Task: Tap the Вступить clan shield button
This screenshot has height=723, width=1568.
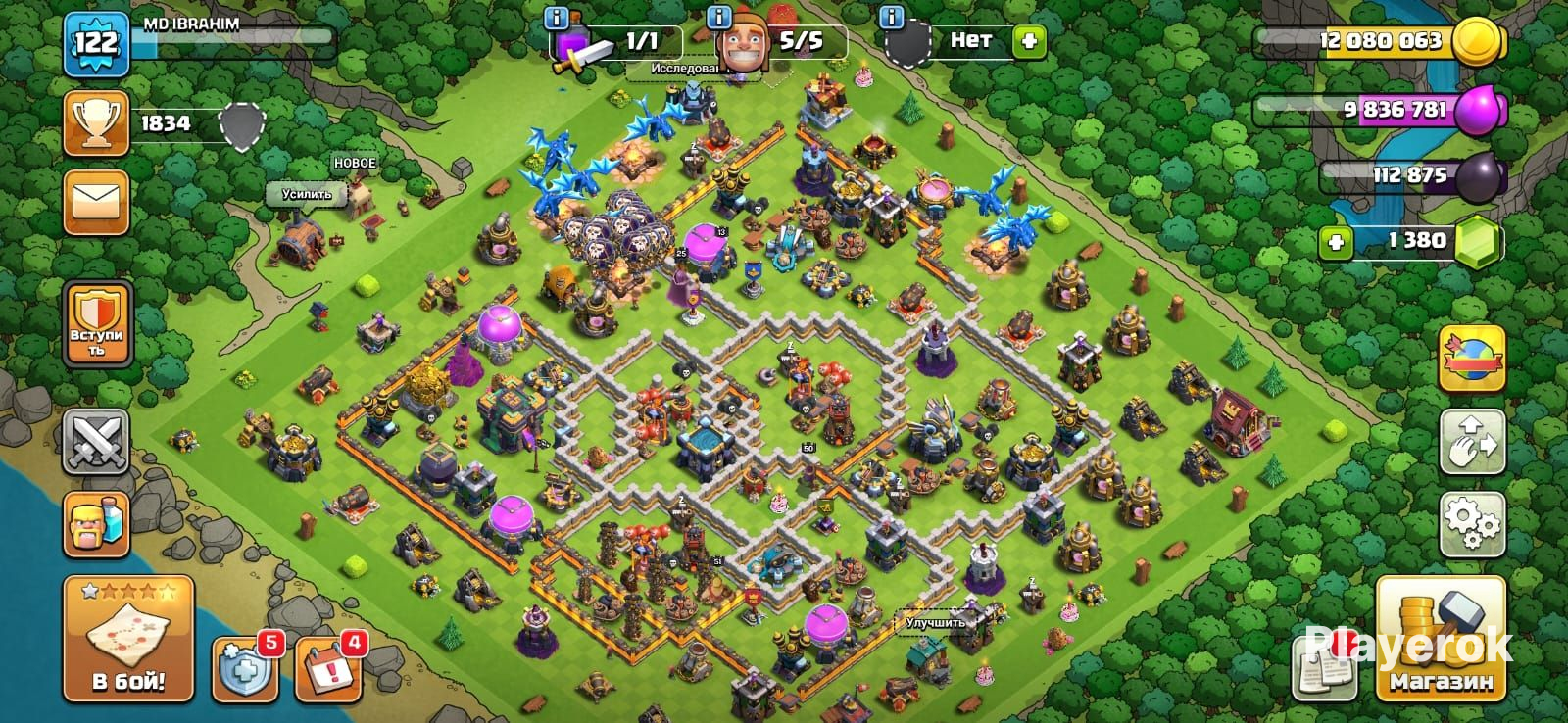Action: pyautogui.click(x=96, y=324)
